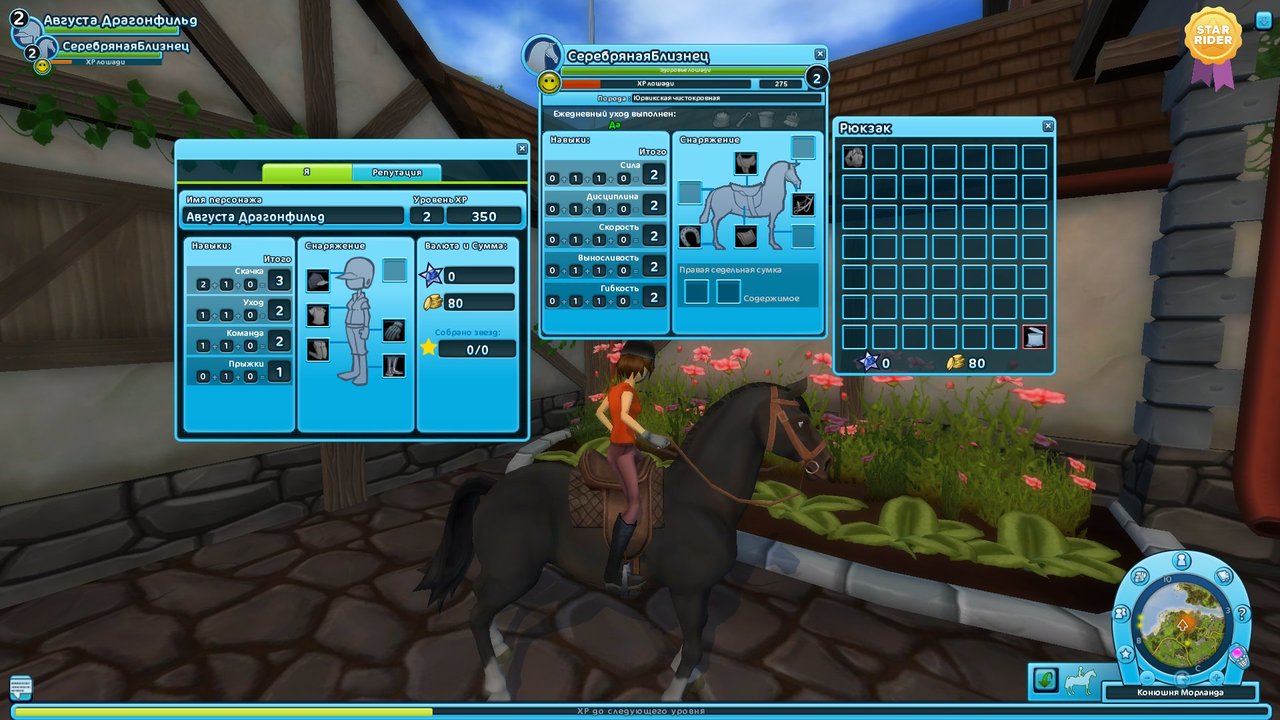Open the help question mark button
This screenshot has height=720, width=1280.
pyautogui.click(x=1243, y=614)
